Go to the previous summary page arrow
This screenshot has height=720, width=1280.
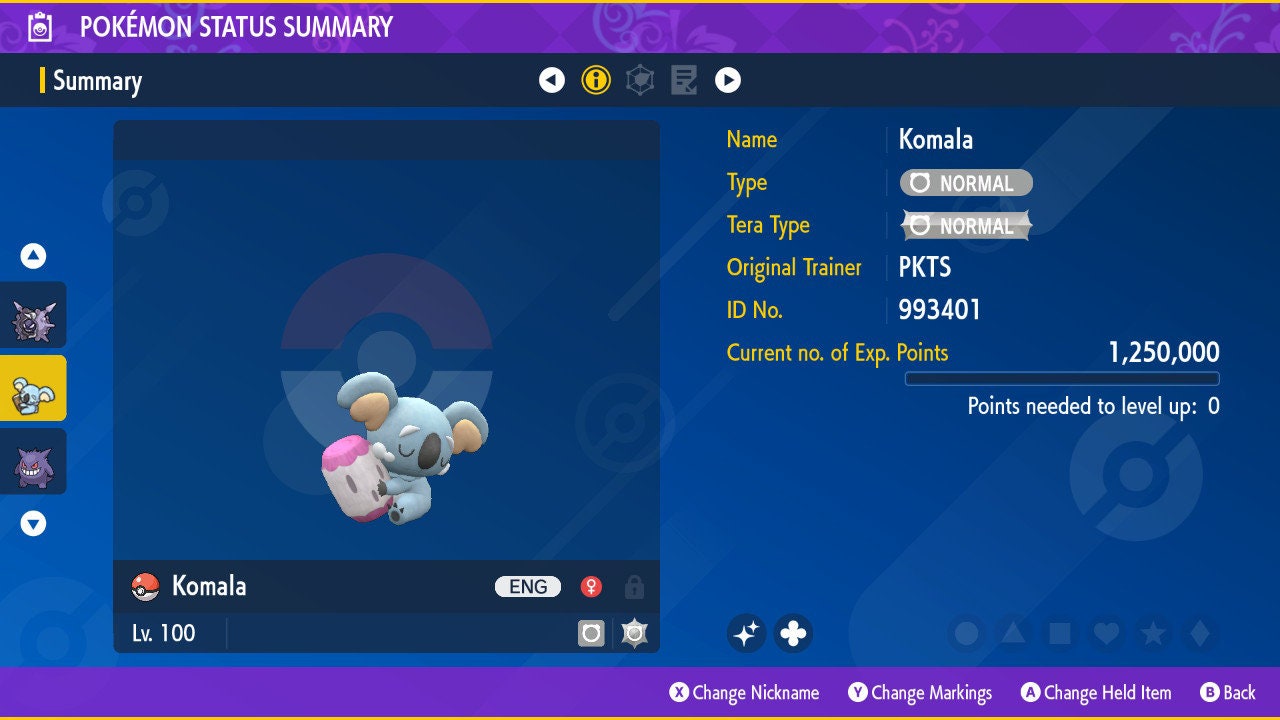(x=552, y=80)
